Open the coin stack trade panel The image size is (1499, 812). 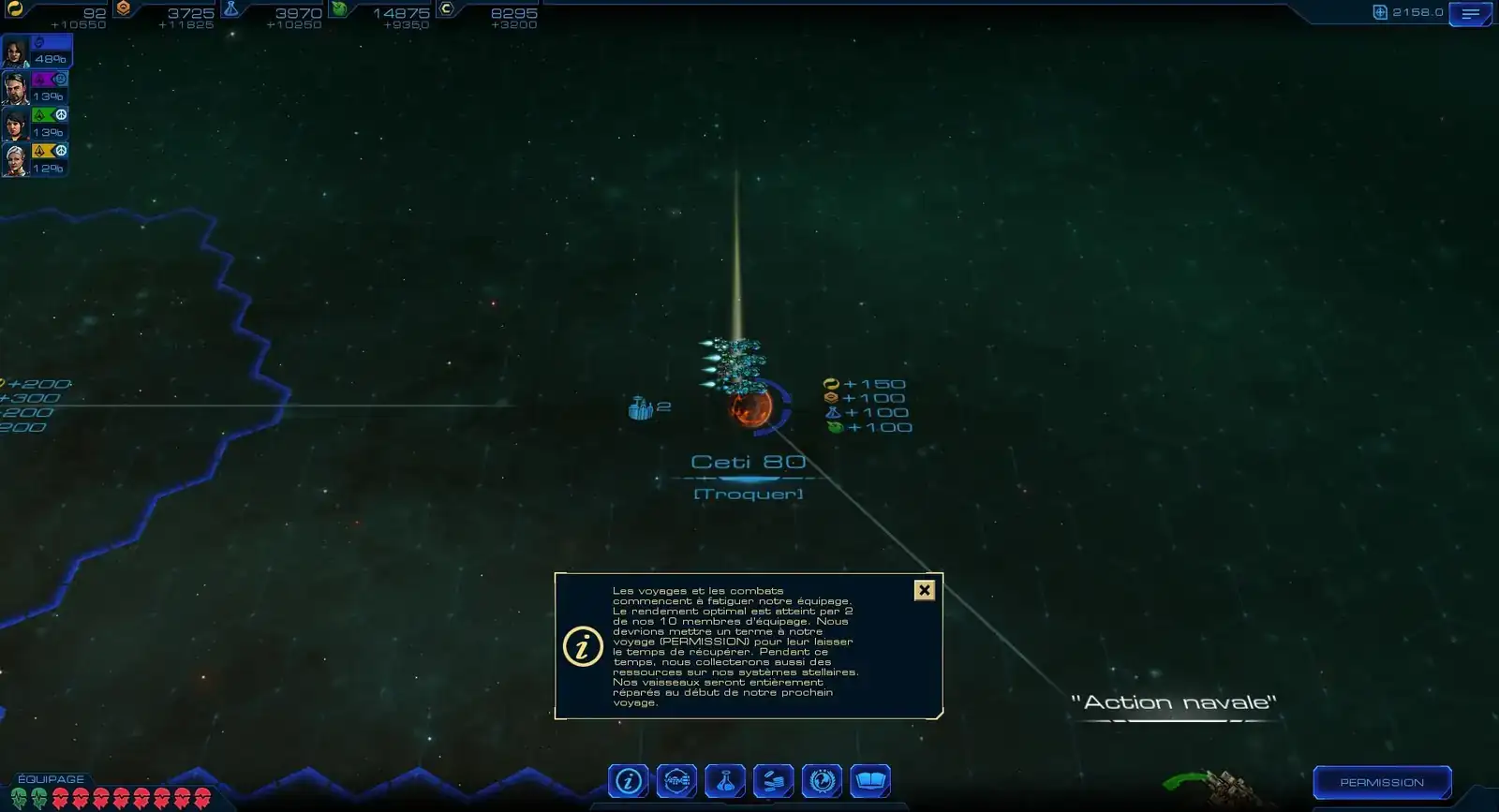[774, 781]
